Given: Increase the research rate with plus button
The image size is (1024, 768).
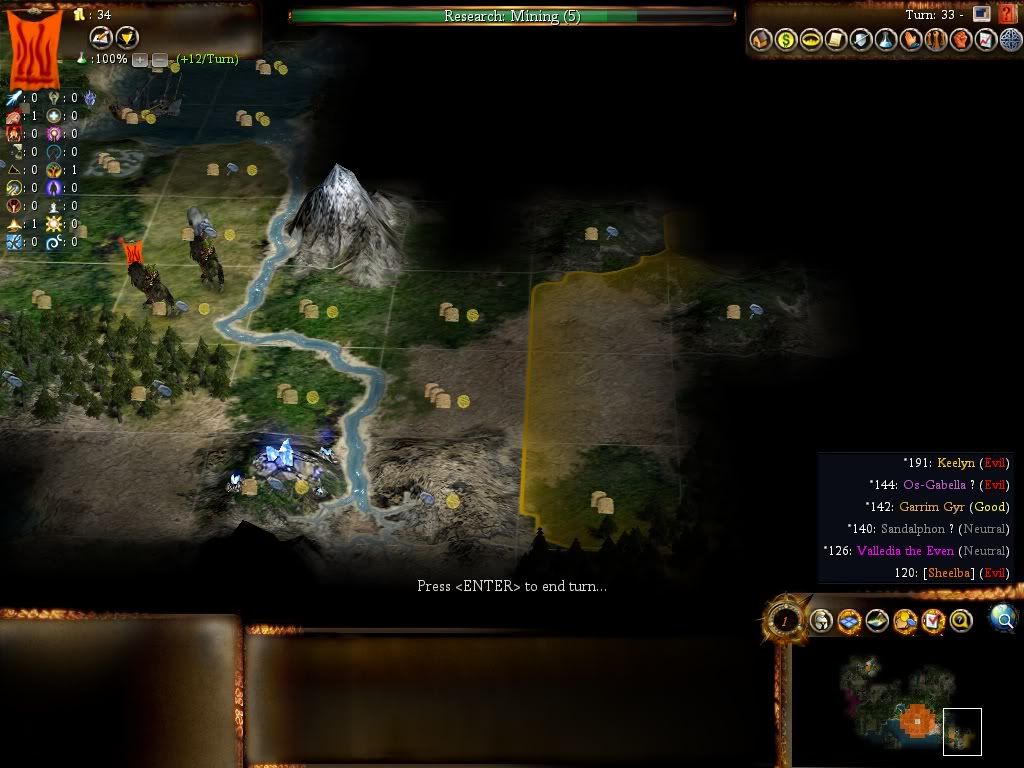Looking at the screenshot, I should (140, 59).
